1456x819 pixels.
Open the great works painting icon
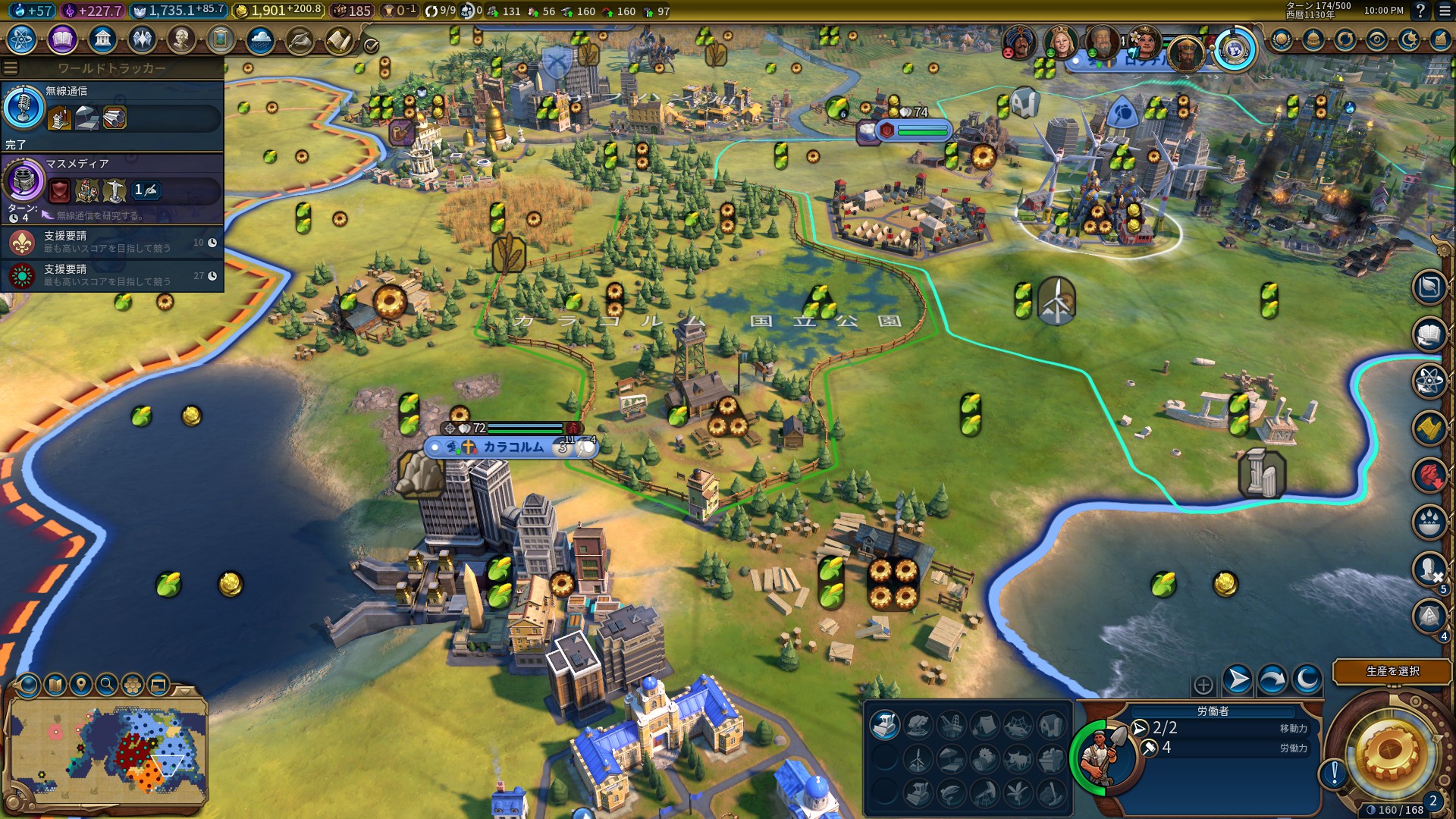[221, 39]
